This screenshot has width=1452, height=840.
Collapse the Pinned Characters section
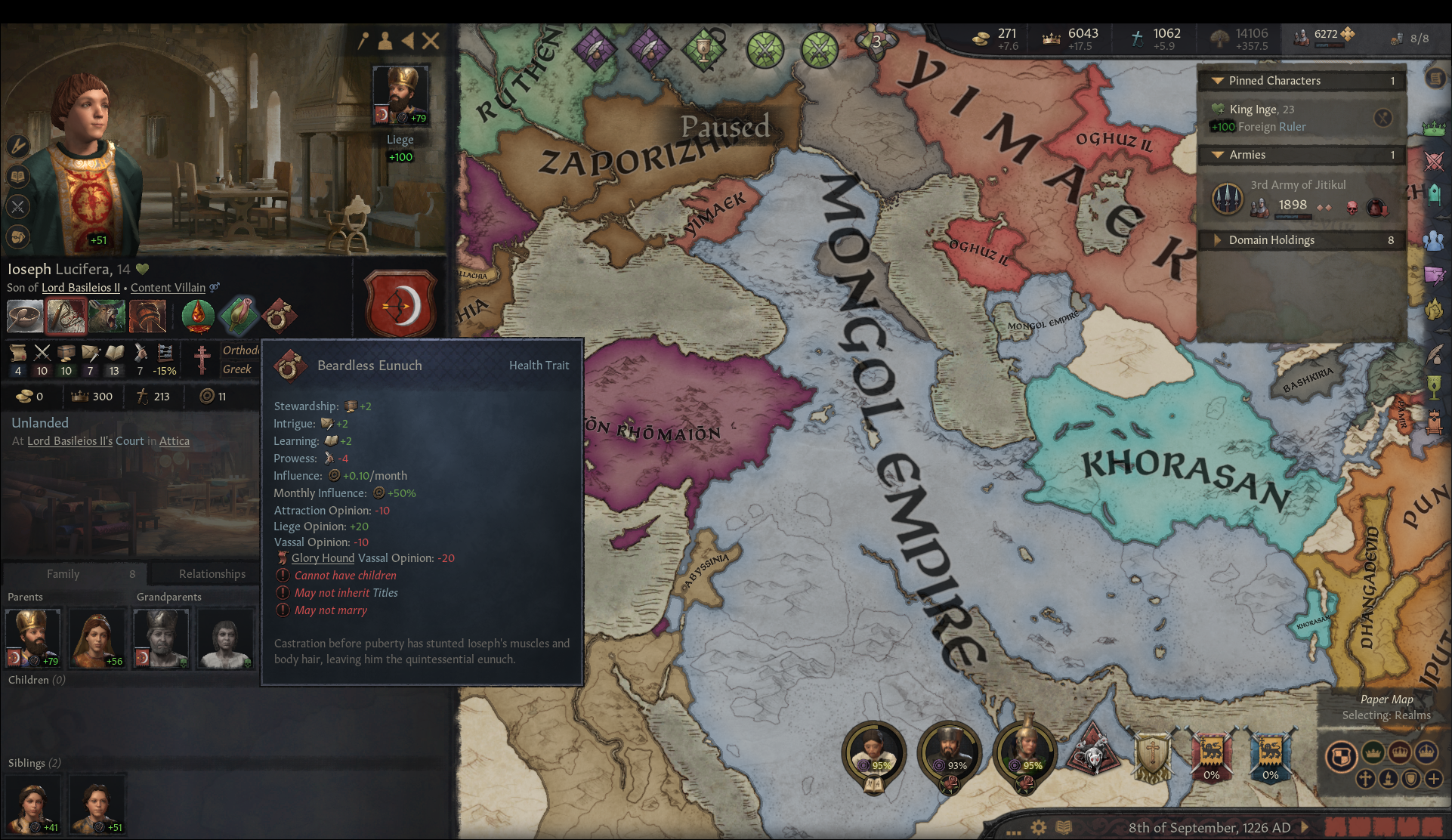click(1216, 80)
